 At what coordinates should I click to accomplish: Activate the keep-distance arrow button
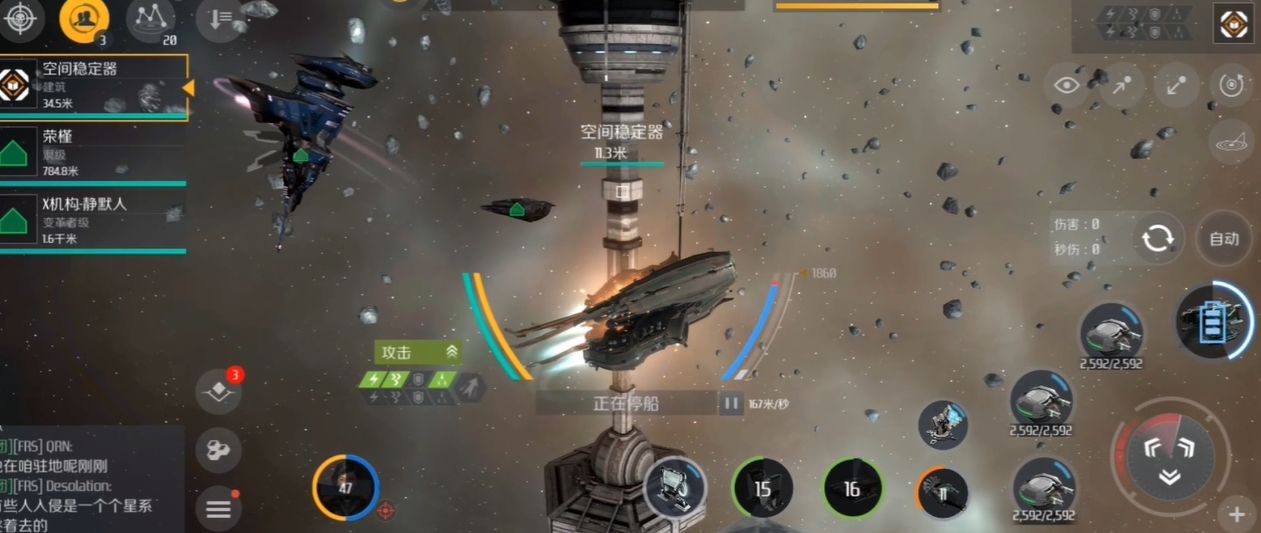click(x=1176, y=85)
